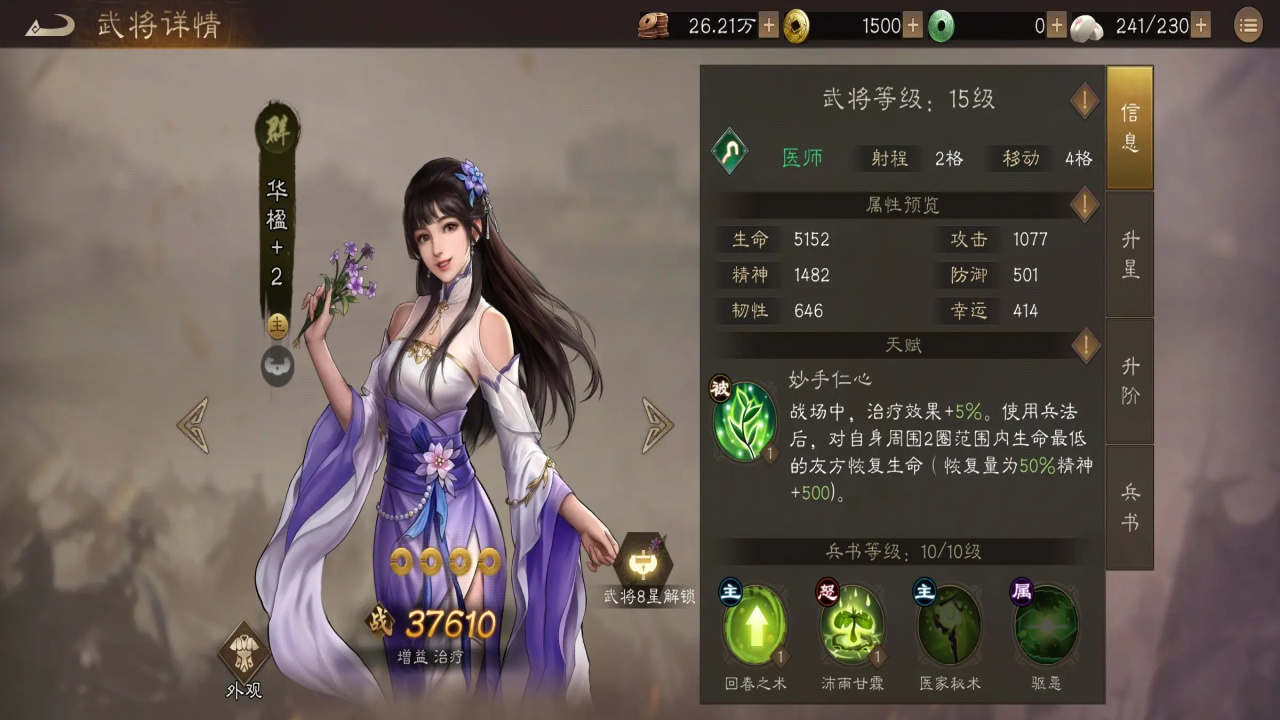Expand the 属性预览 warning exclamation mark
This screenshot has width=1280, height=720.
1085,205
